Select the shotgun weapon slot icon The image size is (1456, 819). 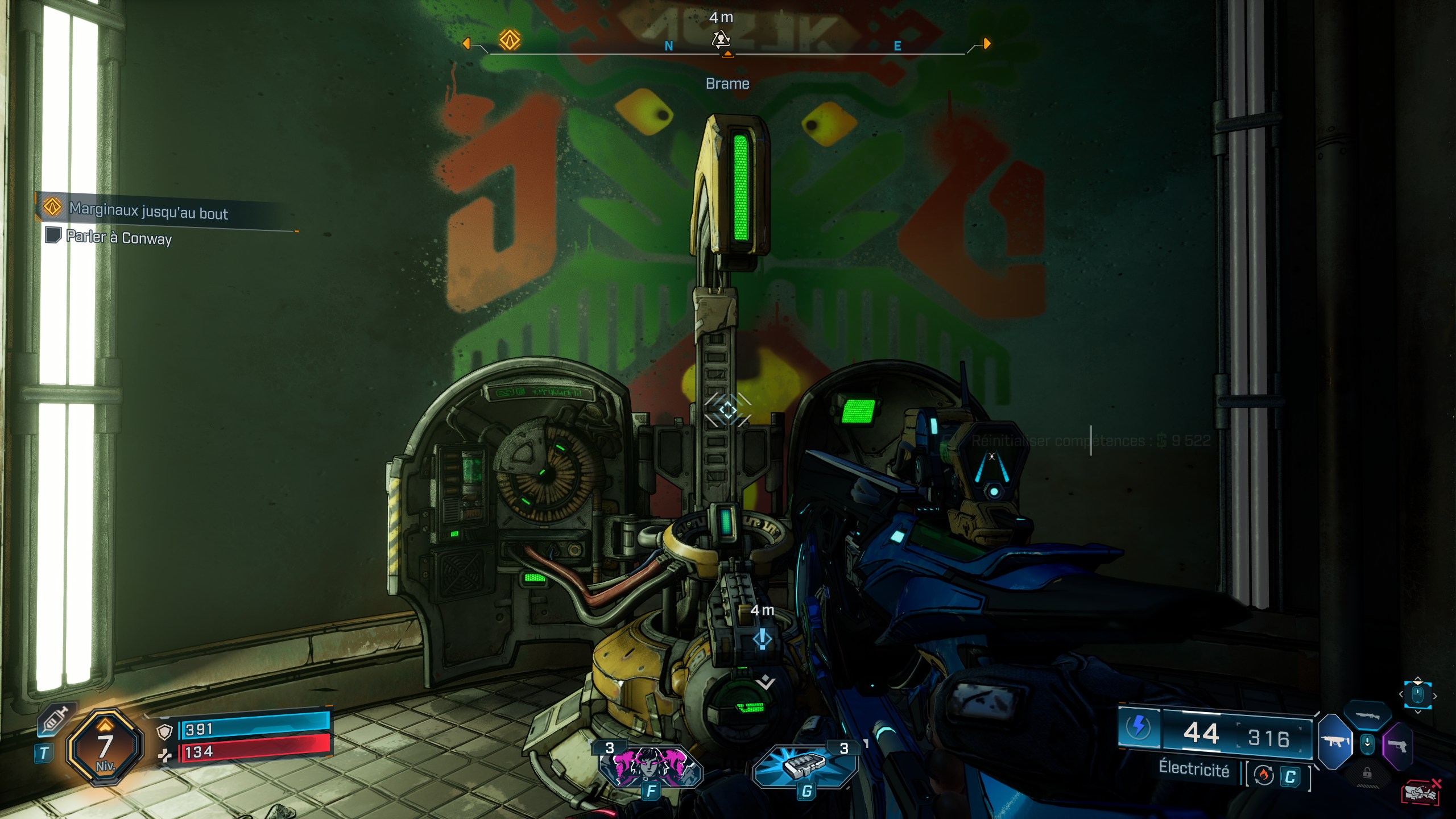pos(1367,715)
